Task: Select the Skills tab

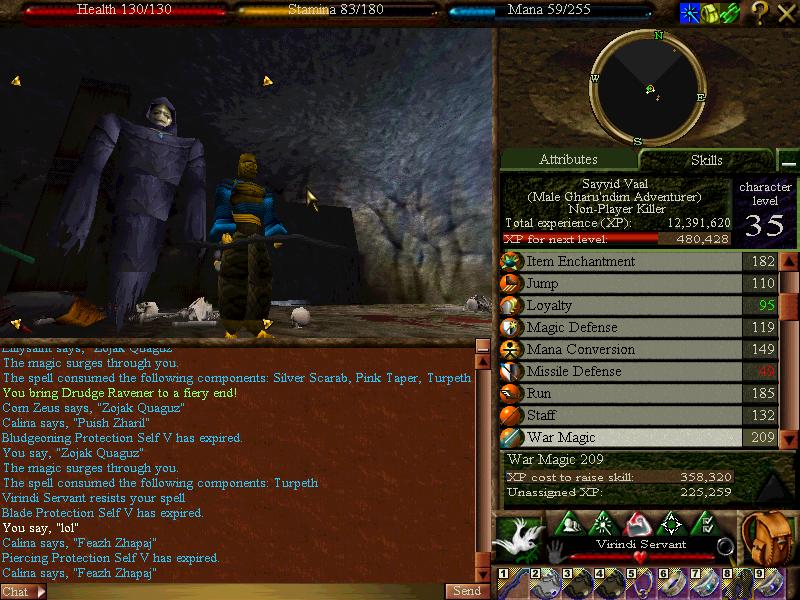Action: click(x=706, y=160)
